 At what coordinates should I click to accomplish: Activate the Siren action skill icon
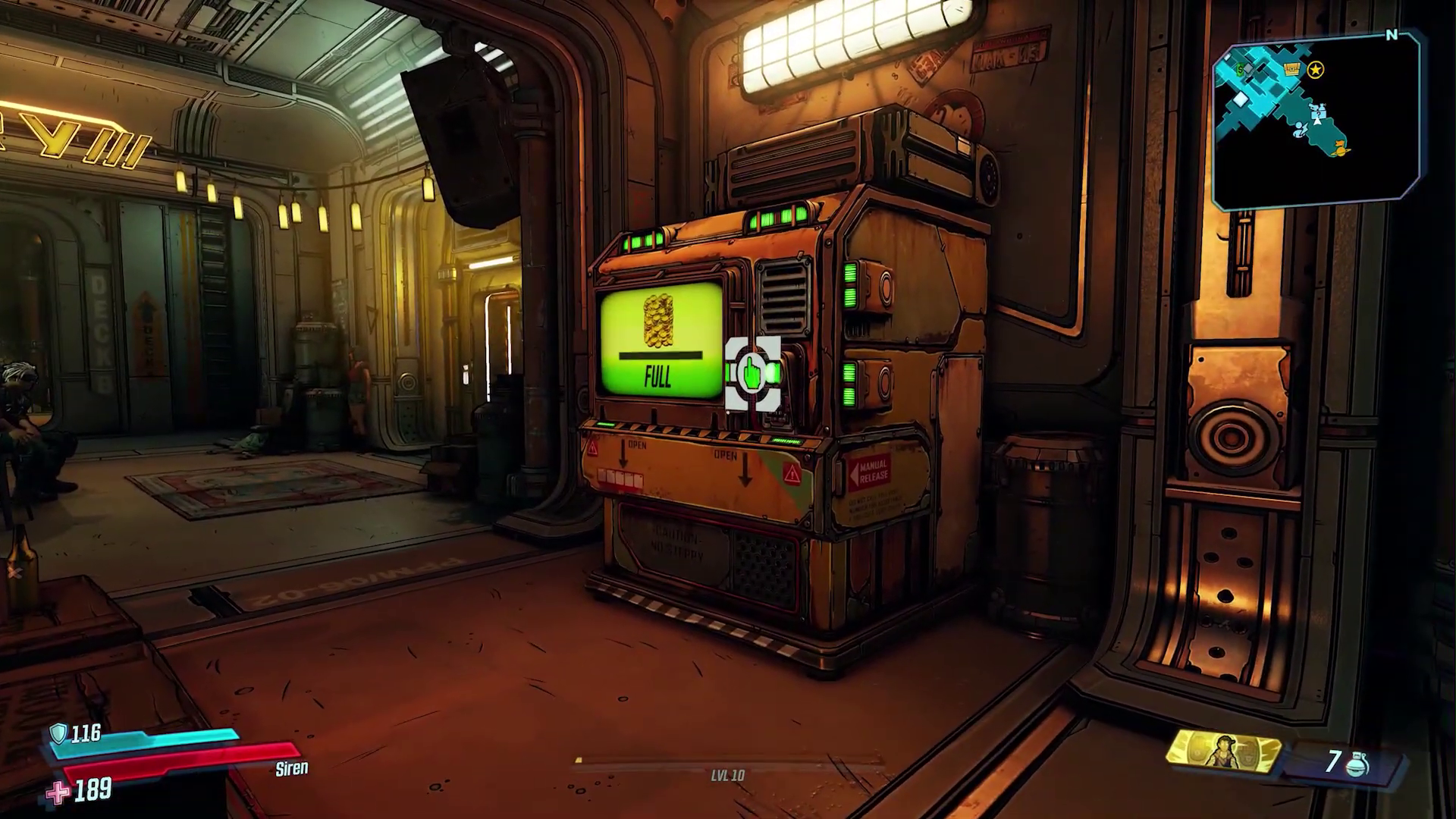pos(1223,752)
